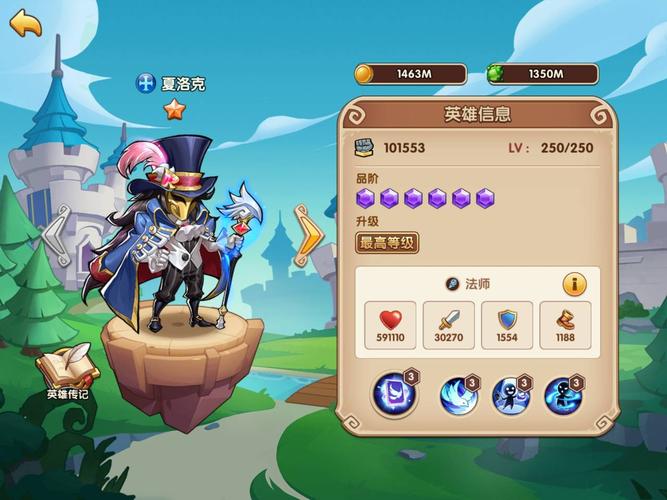View the purple card skill

click(392, 395)
